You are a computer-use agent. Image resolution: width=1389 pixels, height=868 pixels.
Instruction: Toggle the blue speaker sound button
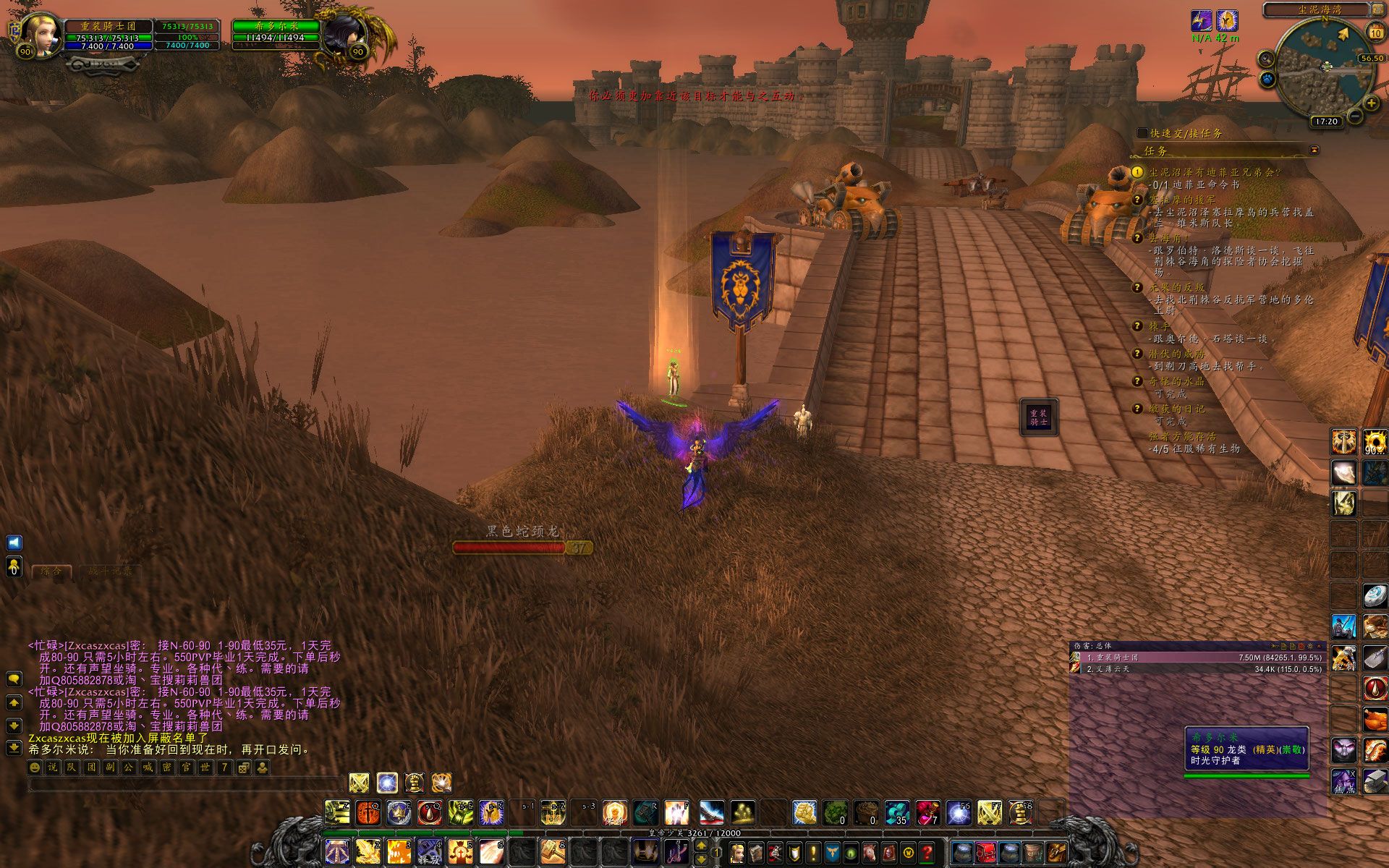pos(14,542)
